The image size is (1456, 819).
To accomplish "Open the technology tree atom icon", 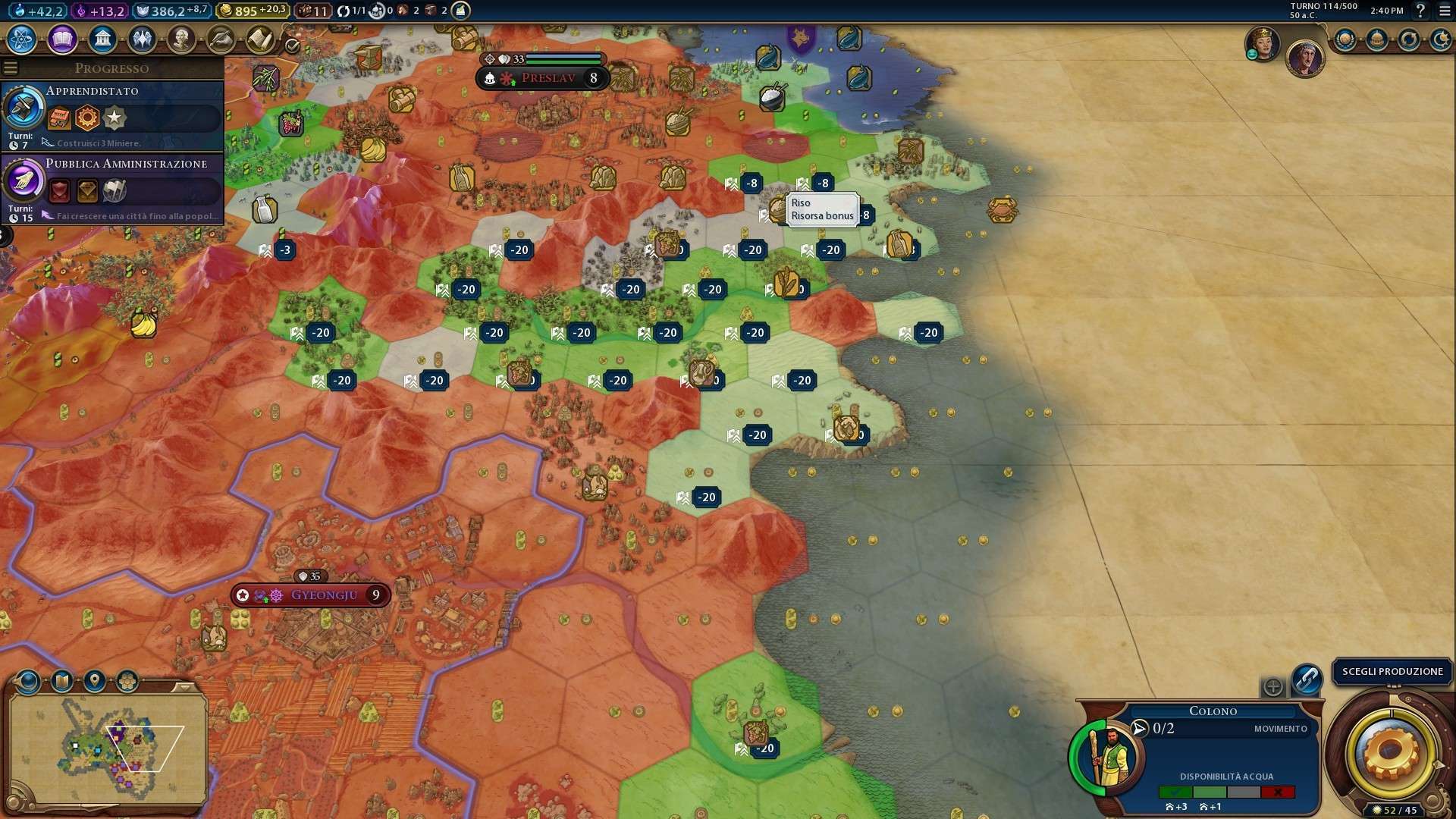I will coord(22,39).
